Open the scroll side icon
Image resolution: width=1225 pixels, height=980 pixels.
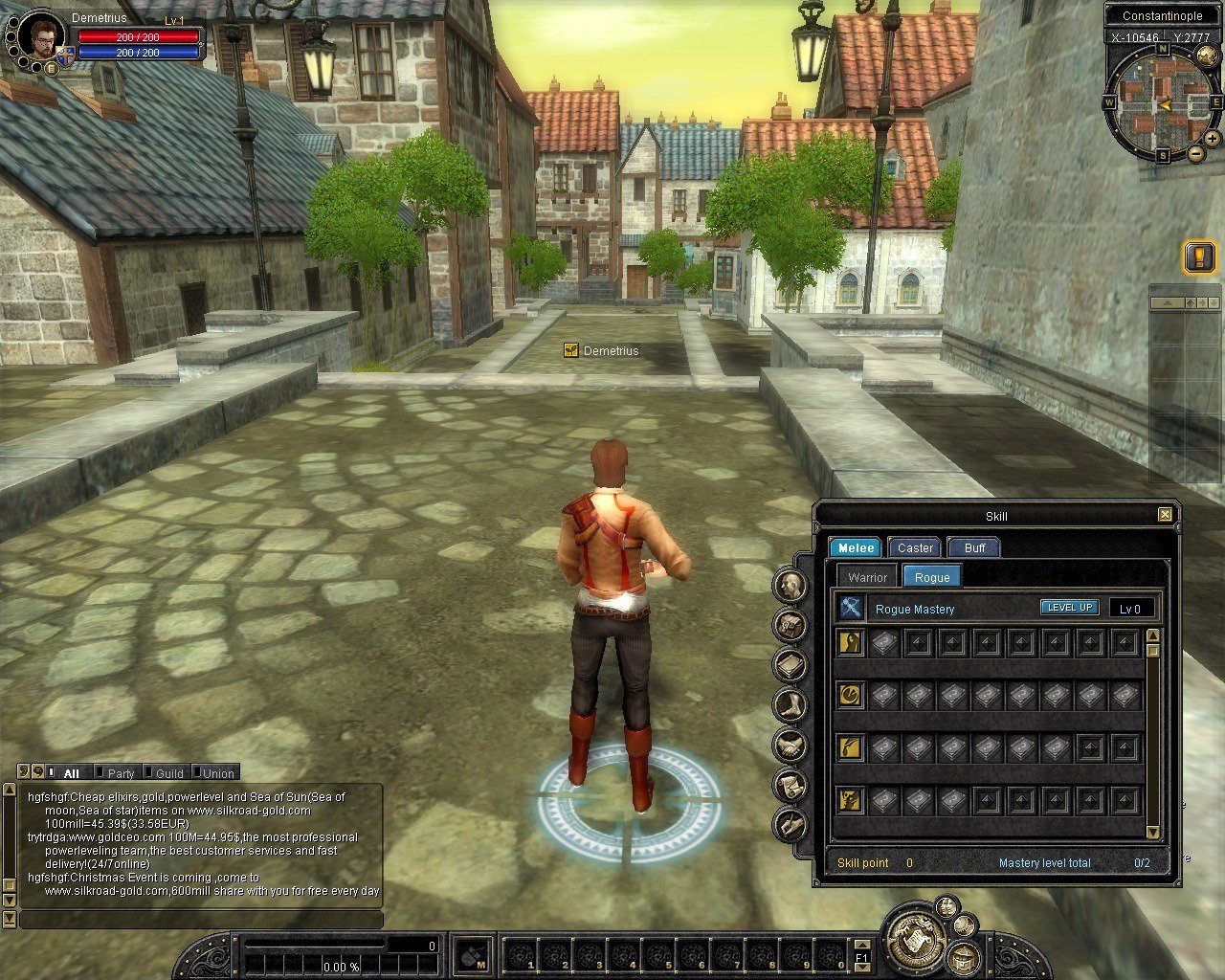tap(791, 785)
